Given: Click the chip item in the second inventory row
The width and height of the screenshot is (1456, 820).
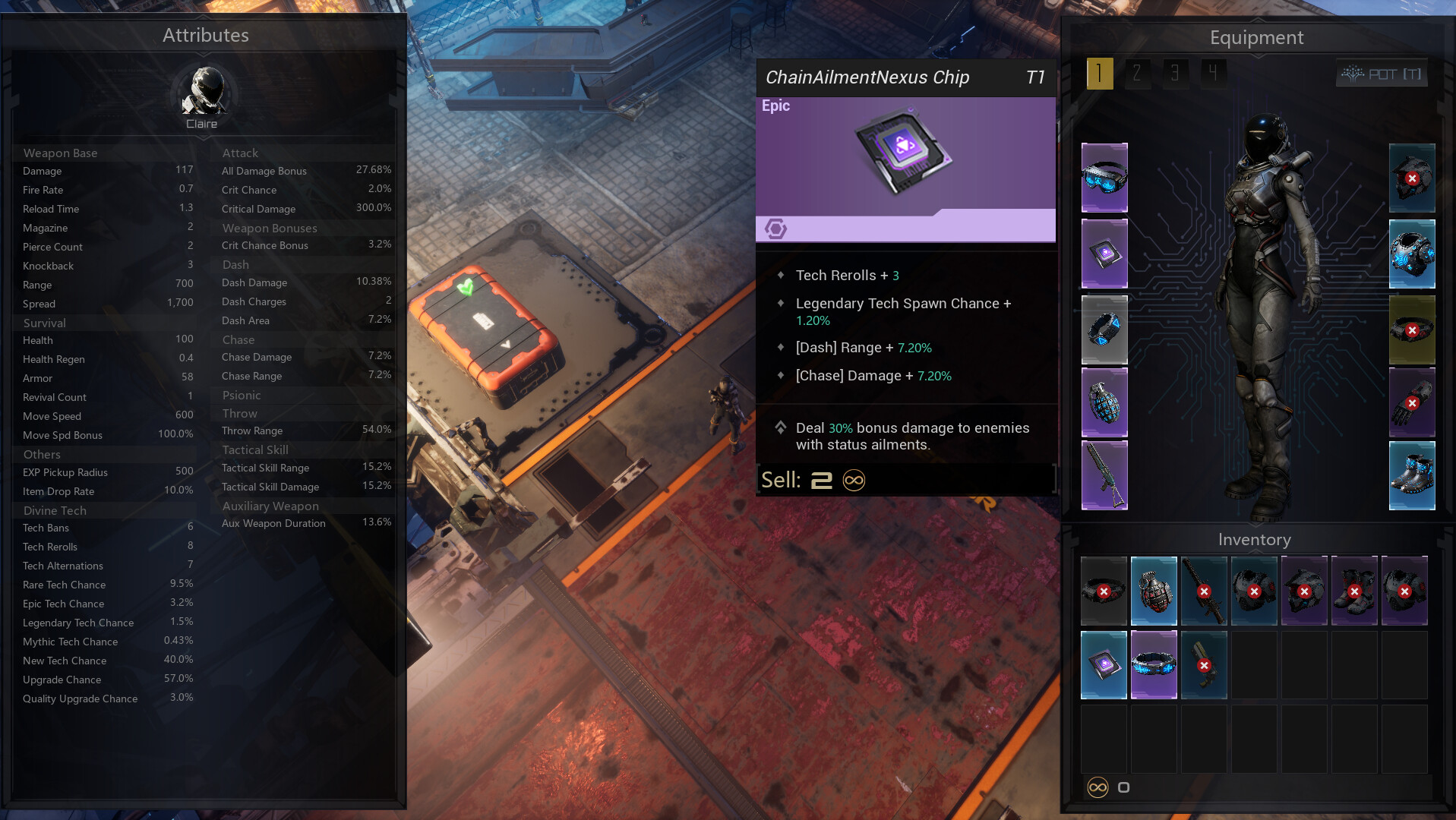Looking at the screenshot, I should click(1104, 664).
